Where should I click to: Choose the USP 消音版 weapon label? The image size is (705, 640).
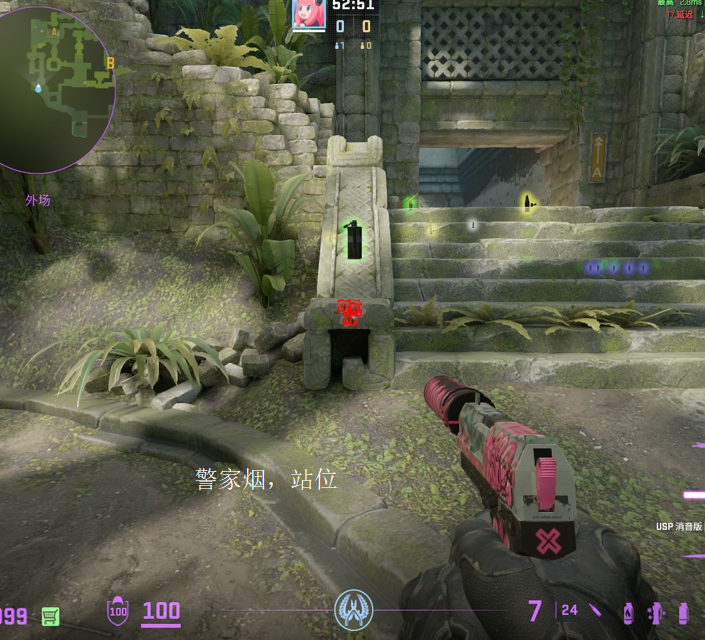[x=679, y=526]
